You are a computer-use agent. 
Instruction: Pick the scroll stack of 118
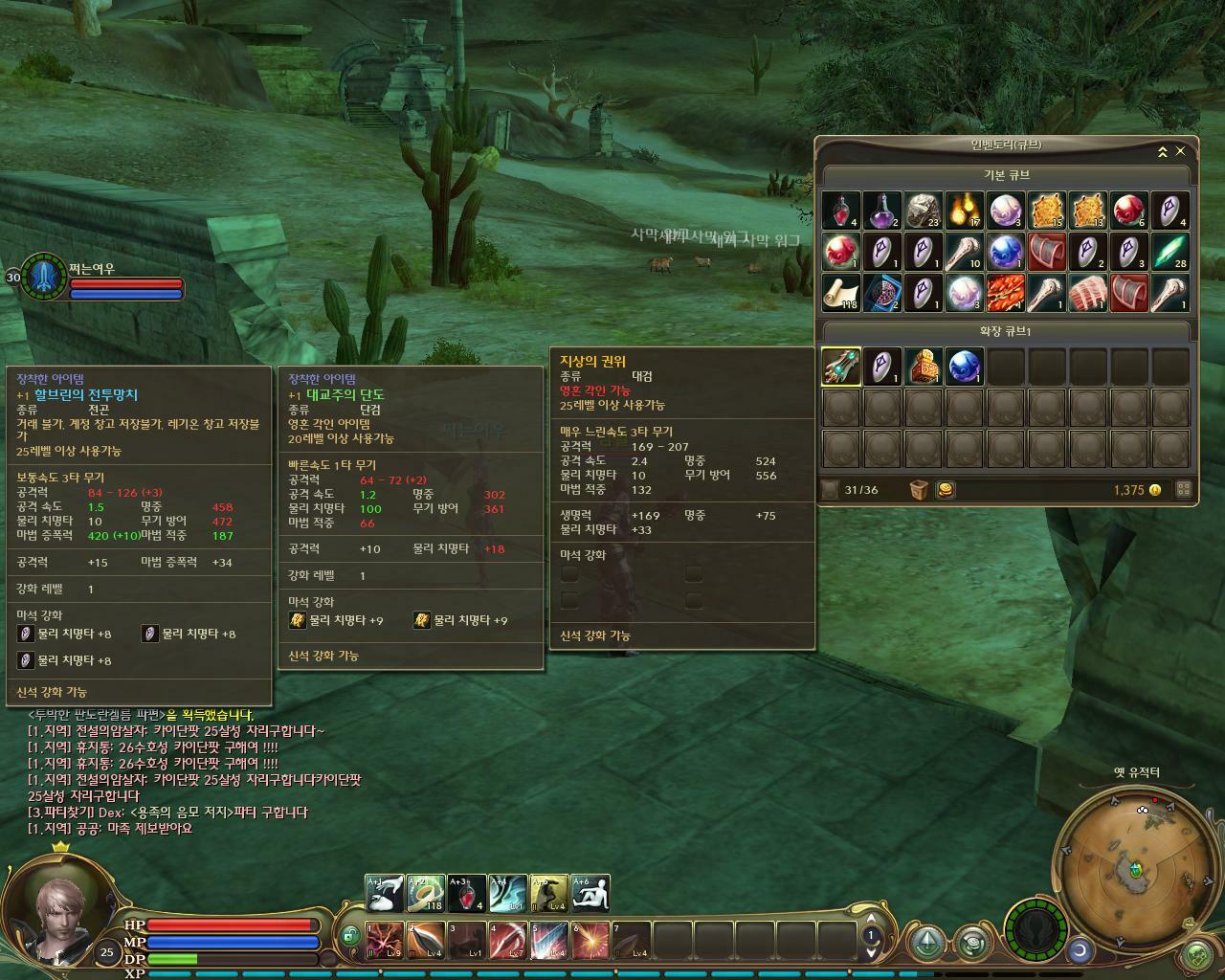coord(841,293)
